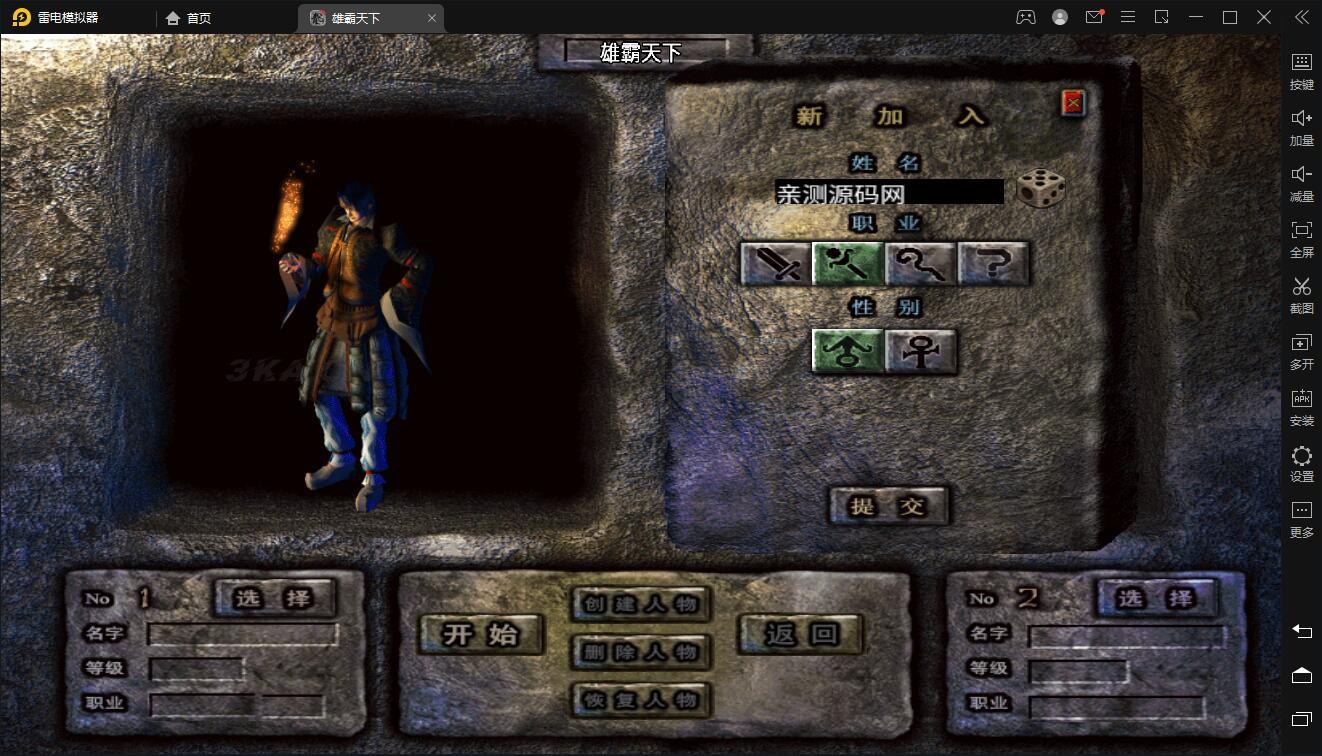Choose the sword warrior class

click(776, 264)
